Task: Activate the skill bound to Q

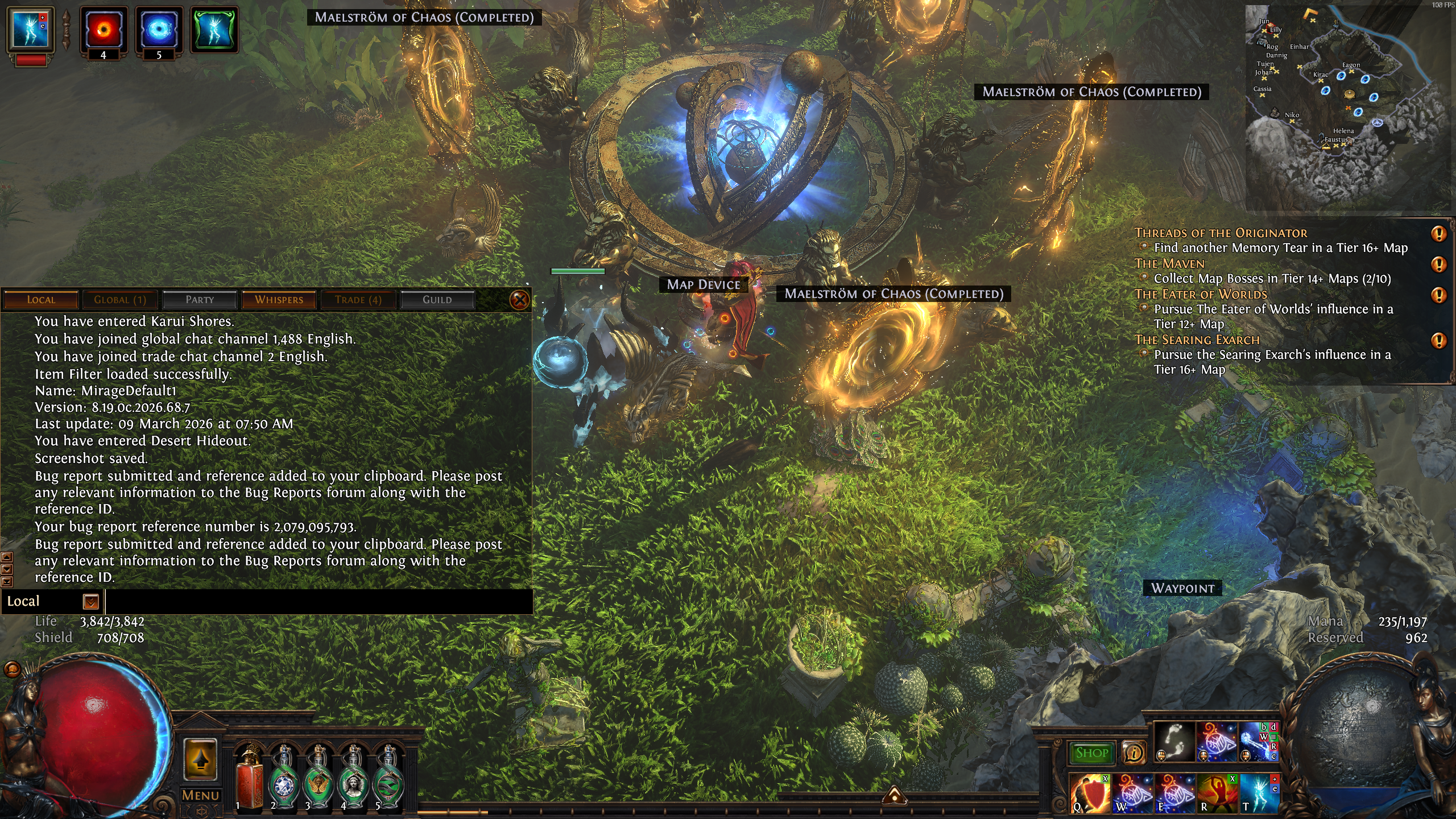Action: pos(1089,793)
